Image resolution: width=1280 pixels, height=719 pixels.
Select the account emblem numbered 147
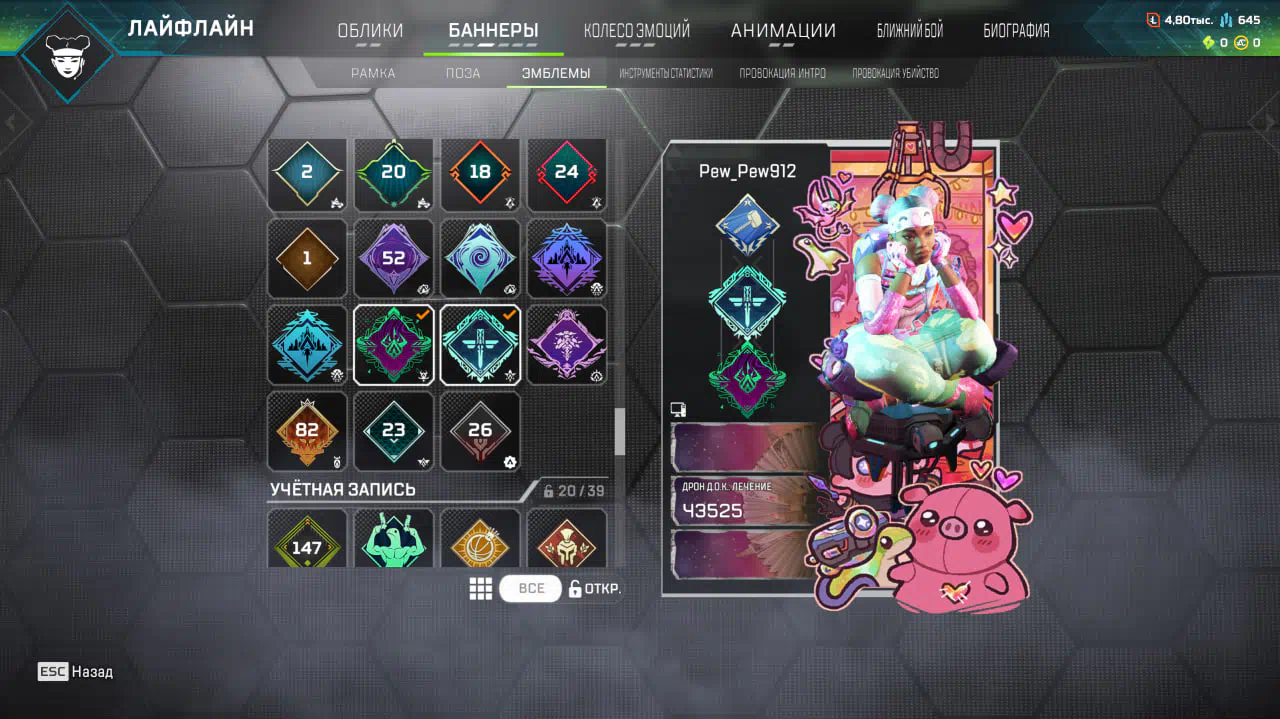(x=307, y=540)
